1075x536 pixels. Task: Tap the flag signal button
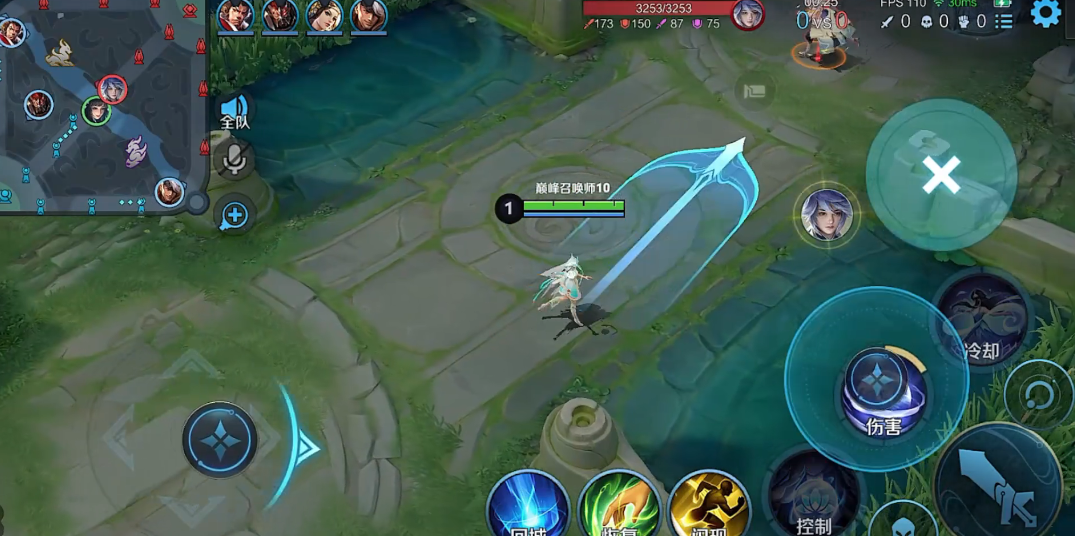click(x=755, y=91)
